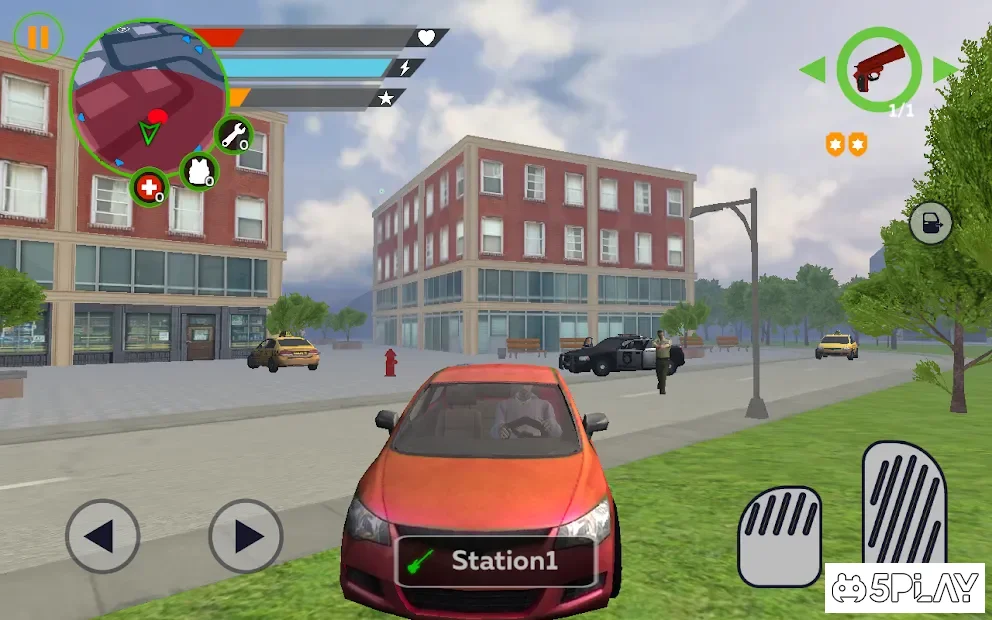
Task: Change radio using the Station1 button
Action: (496, 561)
